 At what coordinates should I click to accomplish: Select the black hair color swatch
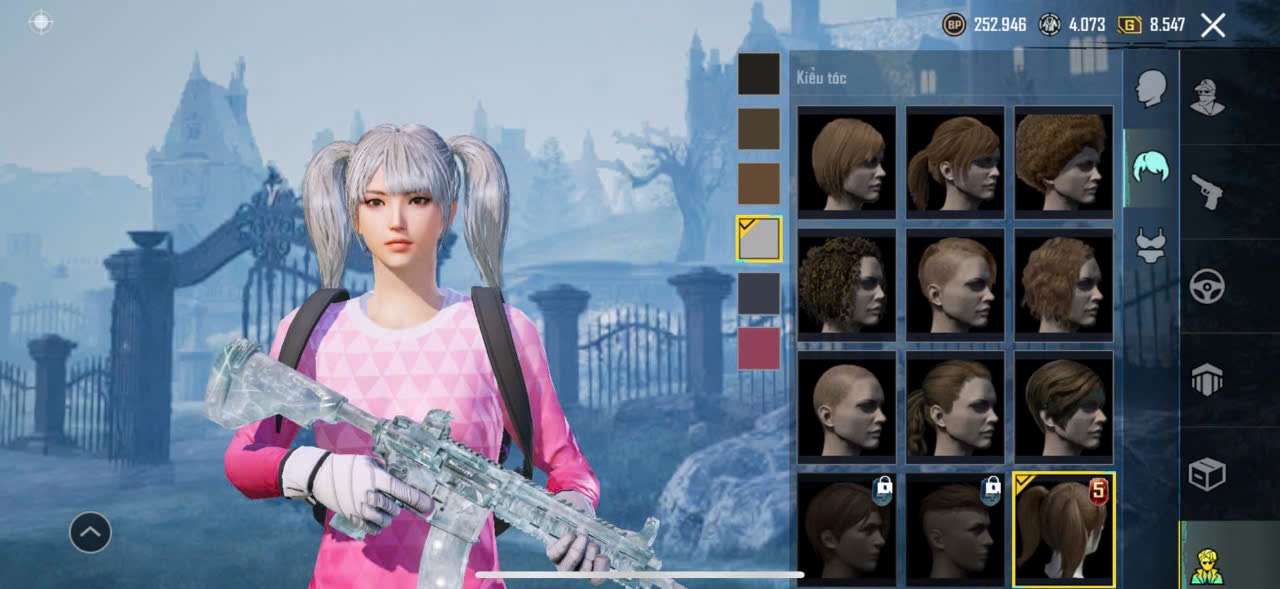tap(759, 74)
